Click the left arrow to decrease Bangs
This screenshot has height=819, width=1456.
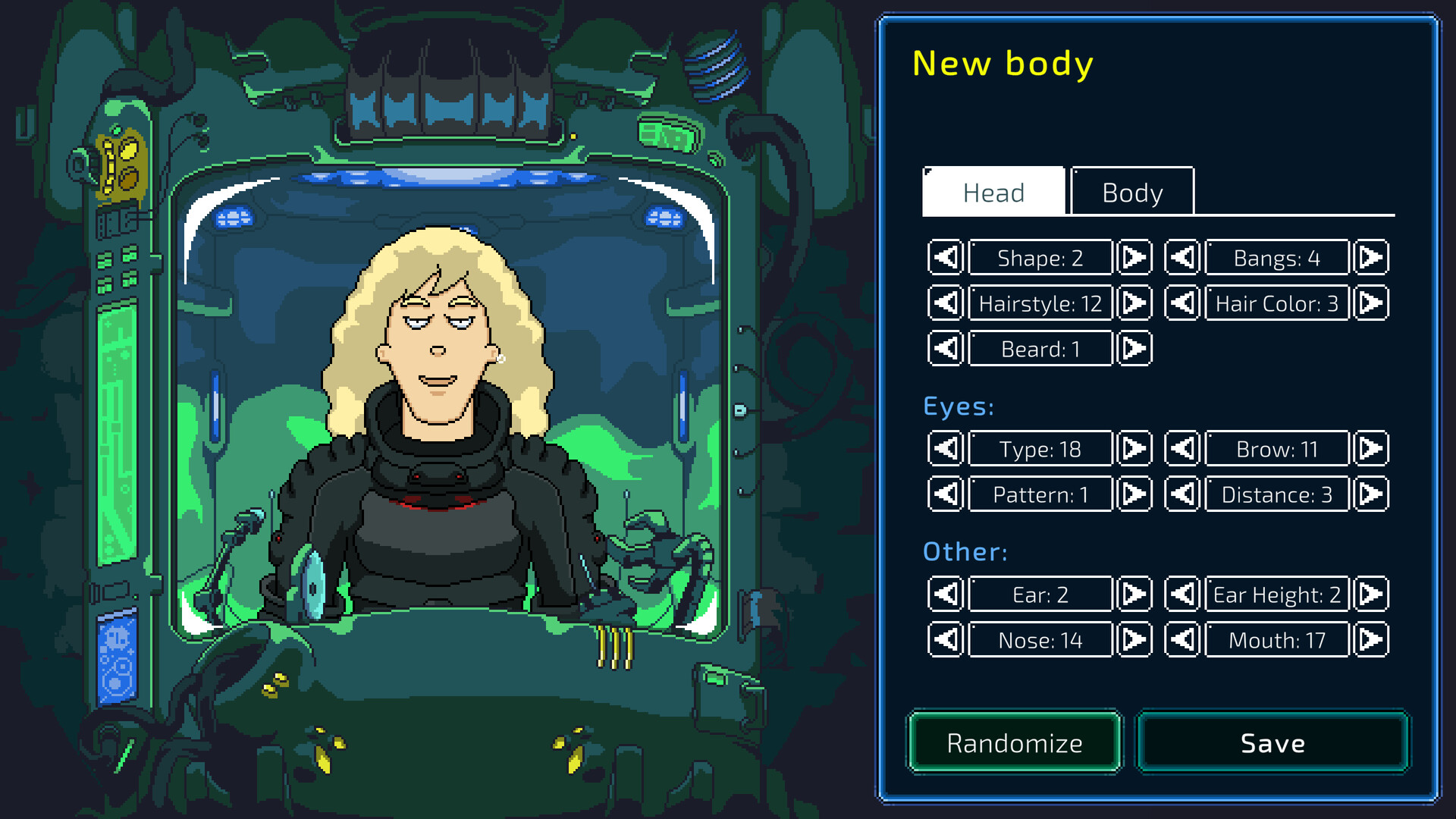pyautogui.click(x=1182, y=257)
